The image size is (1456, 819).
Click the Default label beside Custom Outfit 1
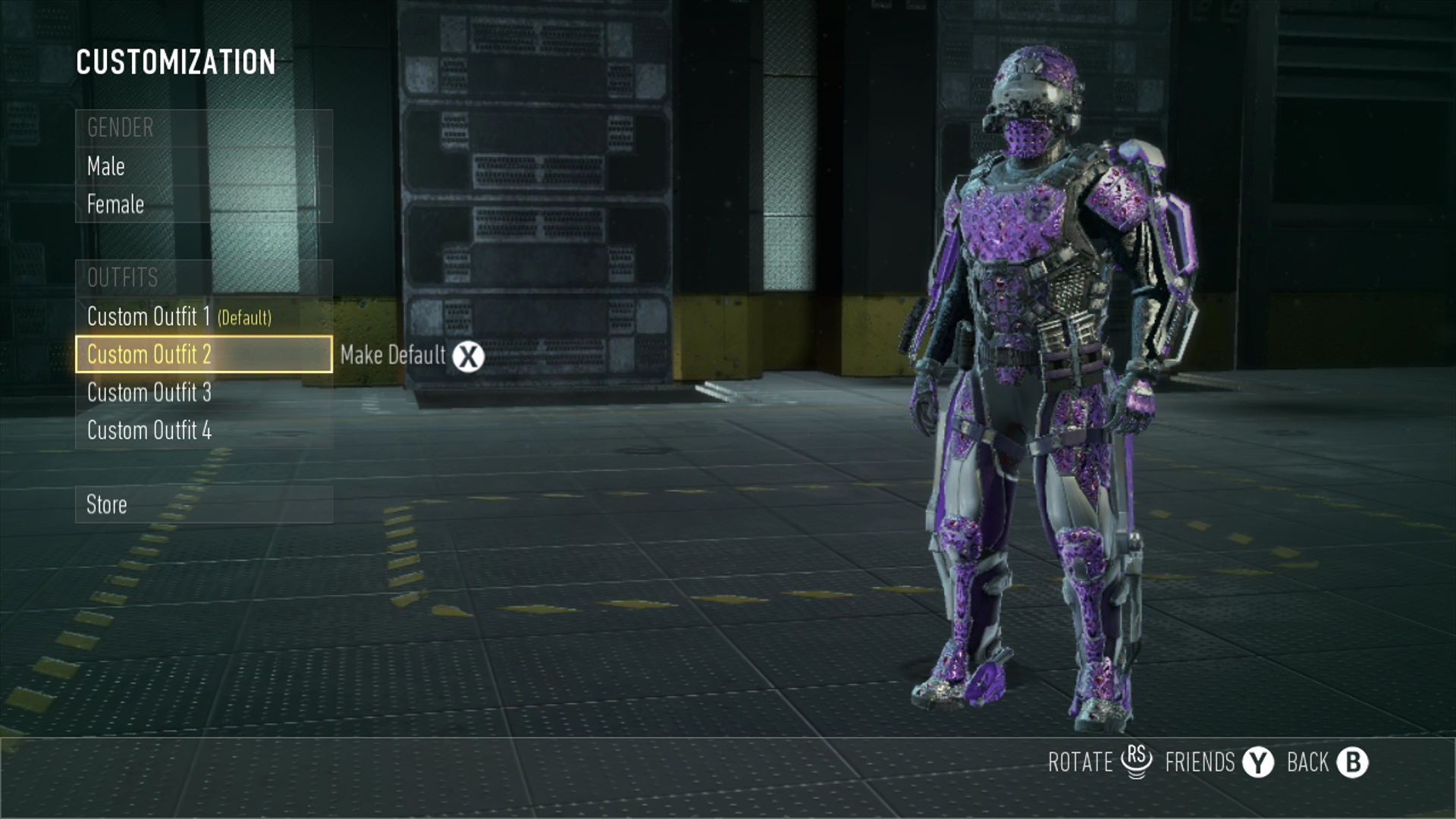[246, 318]
